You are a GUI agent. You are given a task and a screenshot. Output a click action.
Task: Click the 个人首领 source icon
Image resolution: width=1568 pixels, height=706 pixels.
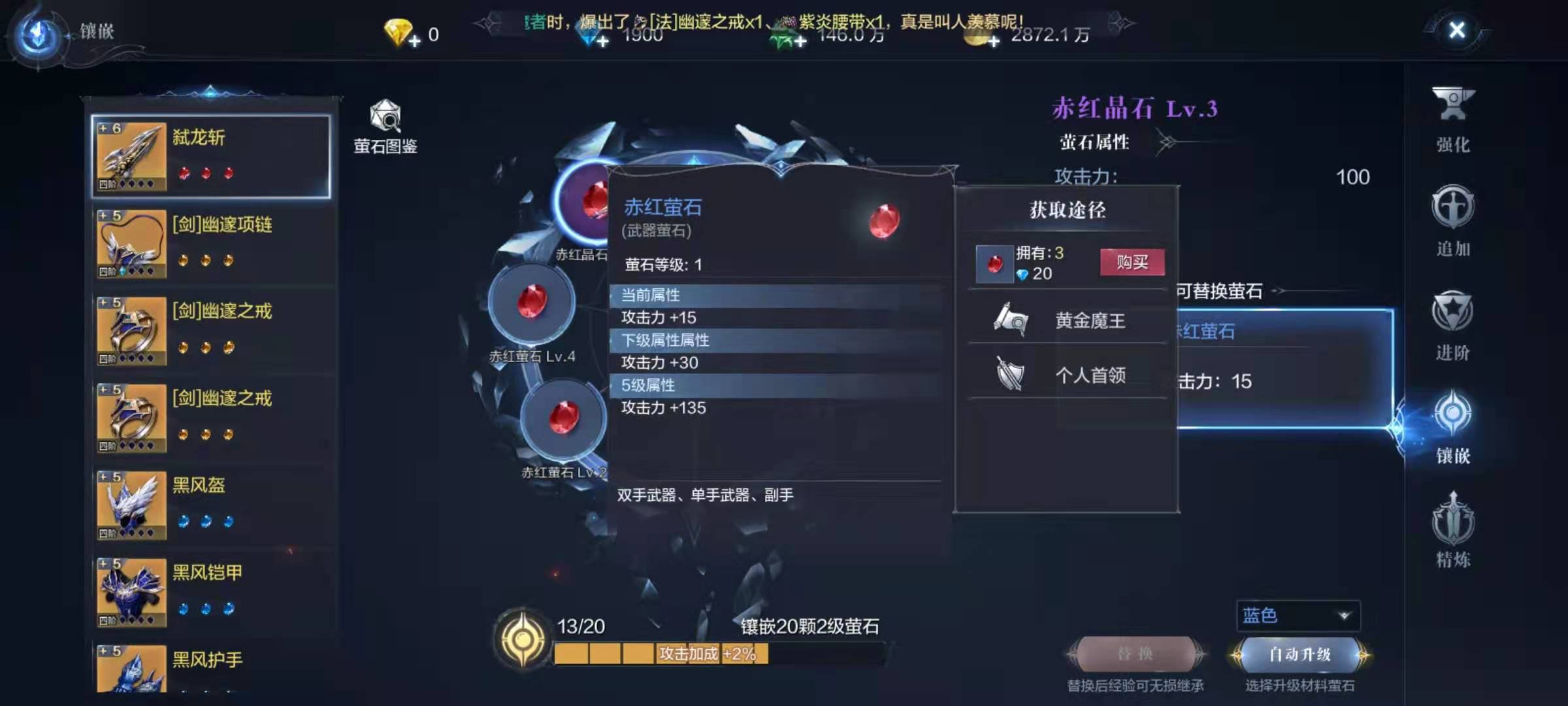[1009, 374]
